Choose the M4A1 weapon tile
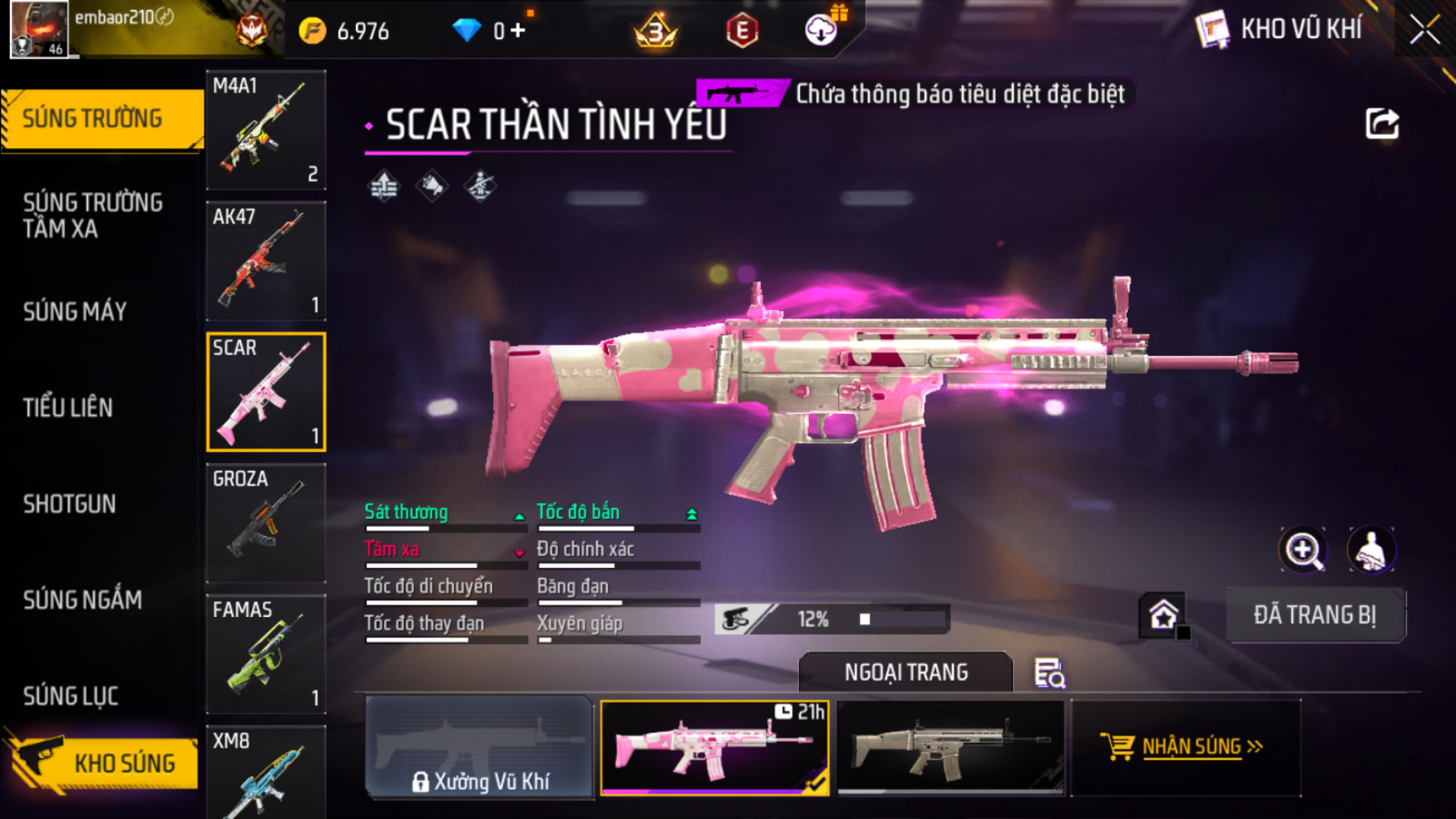 [266, 130]
